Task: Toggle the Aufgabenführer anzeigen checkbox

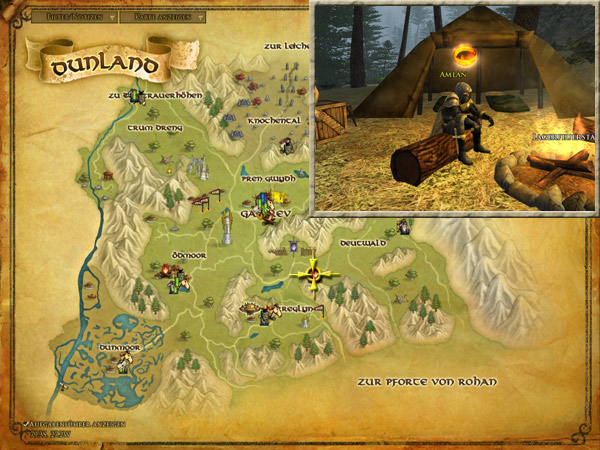Action: (x=22, y=424)
